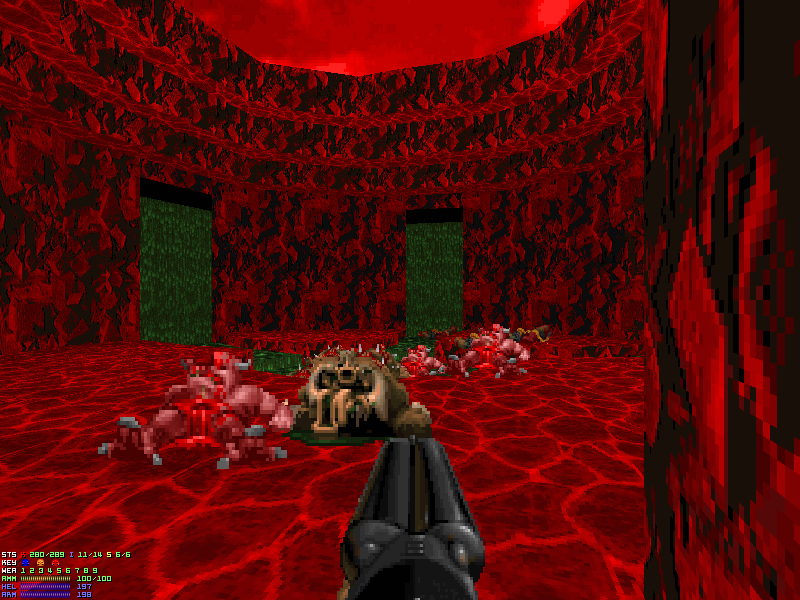Viewport: 800px width, 600px height.
Task: Click the orange skull key icon
Action: 41,563
